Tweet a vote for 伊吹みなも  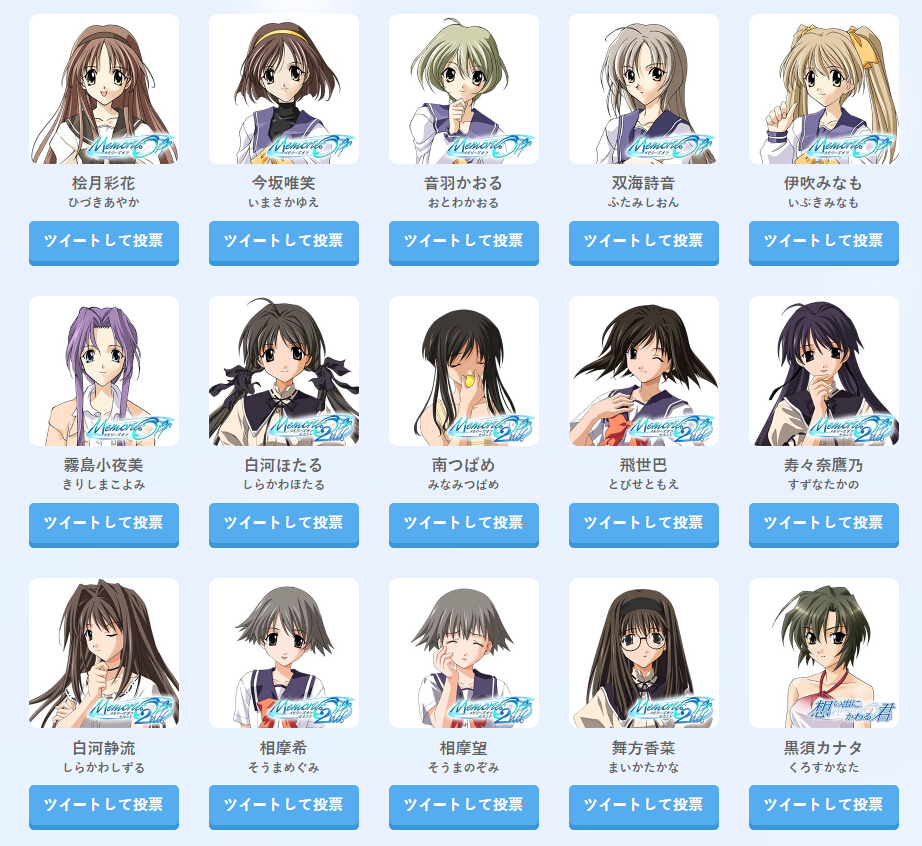(x=824, y=242)
